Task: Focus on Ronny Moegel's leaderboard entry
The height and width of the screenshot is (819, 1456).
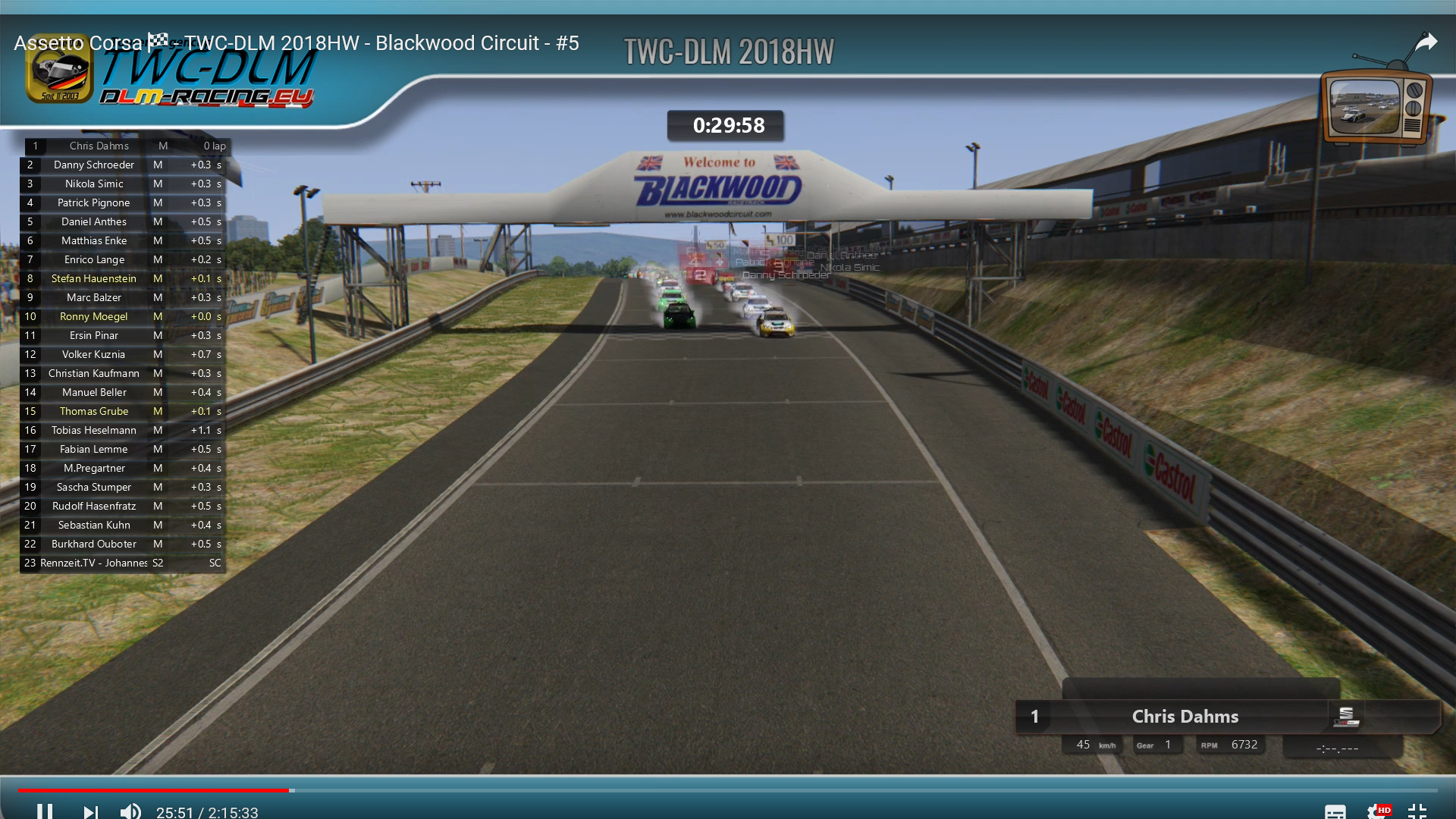Action: tap(94, 317)
